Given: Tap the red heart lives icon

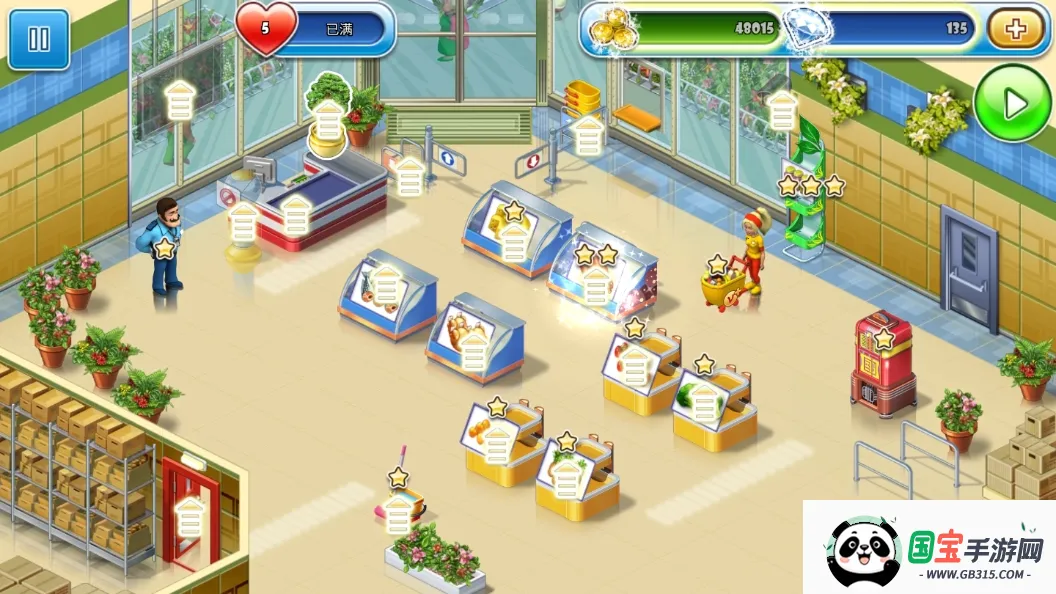Looking at the screenshot, I should [x=266, y=29].
